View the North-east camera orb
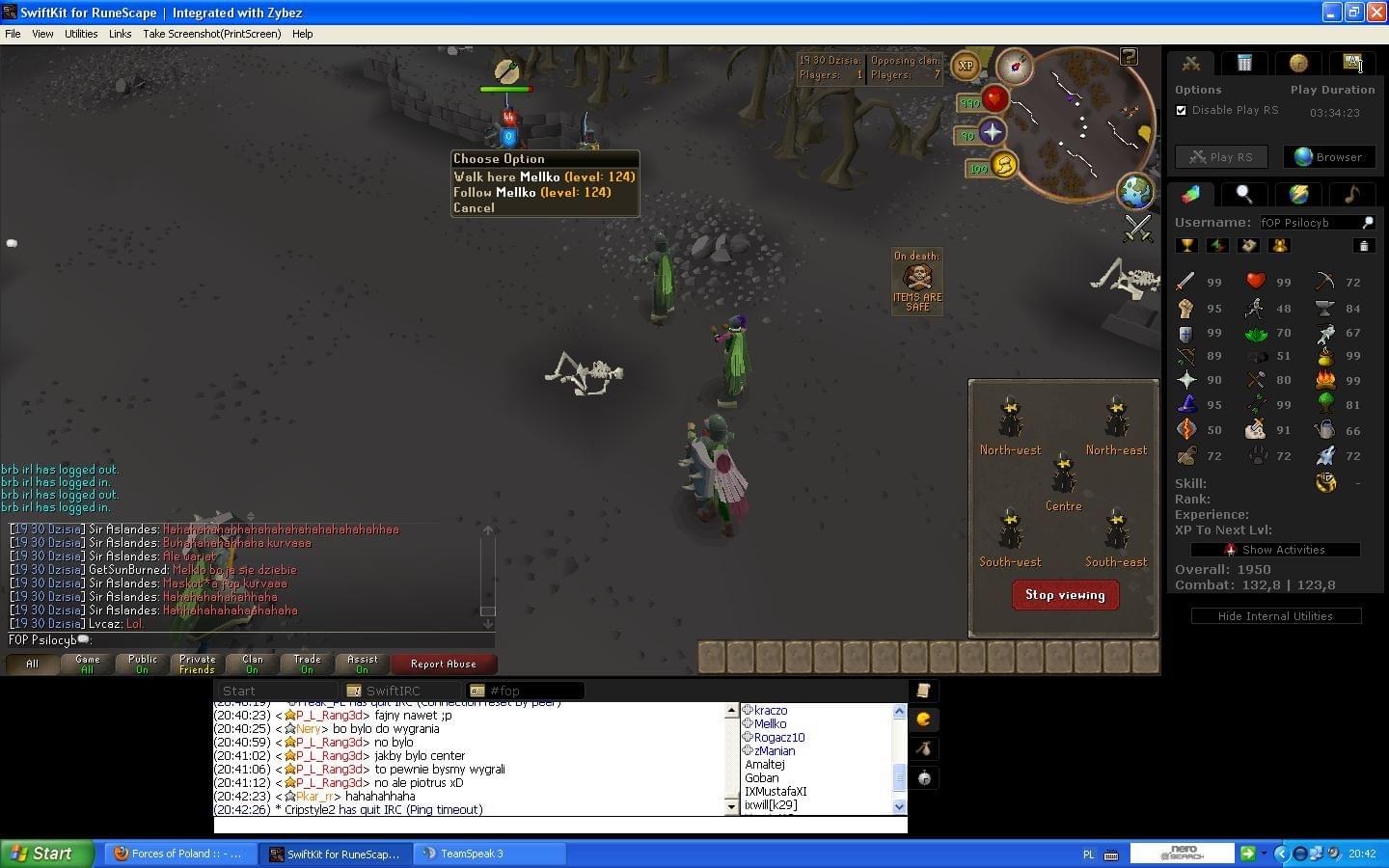This screenshot has width=1389, height=868. pos(1116,418)
